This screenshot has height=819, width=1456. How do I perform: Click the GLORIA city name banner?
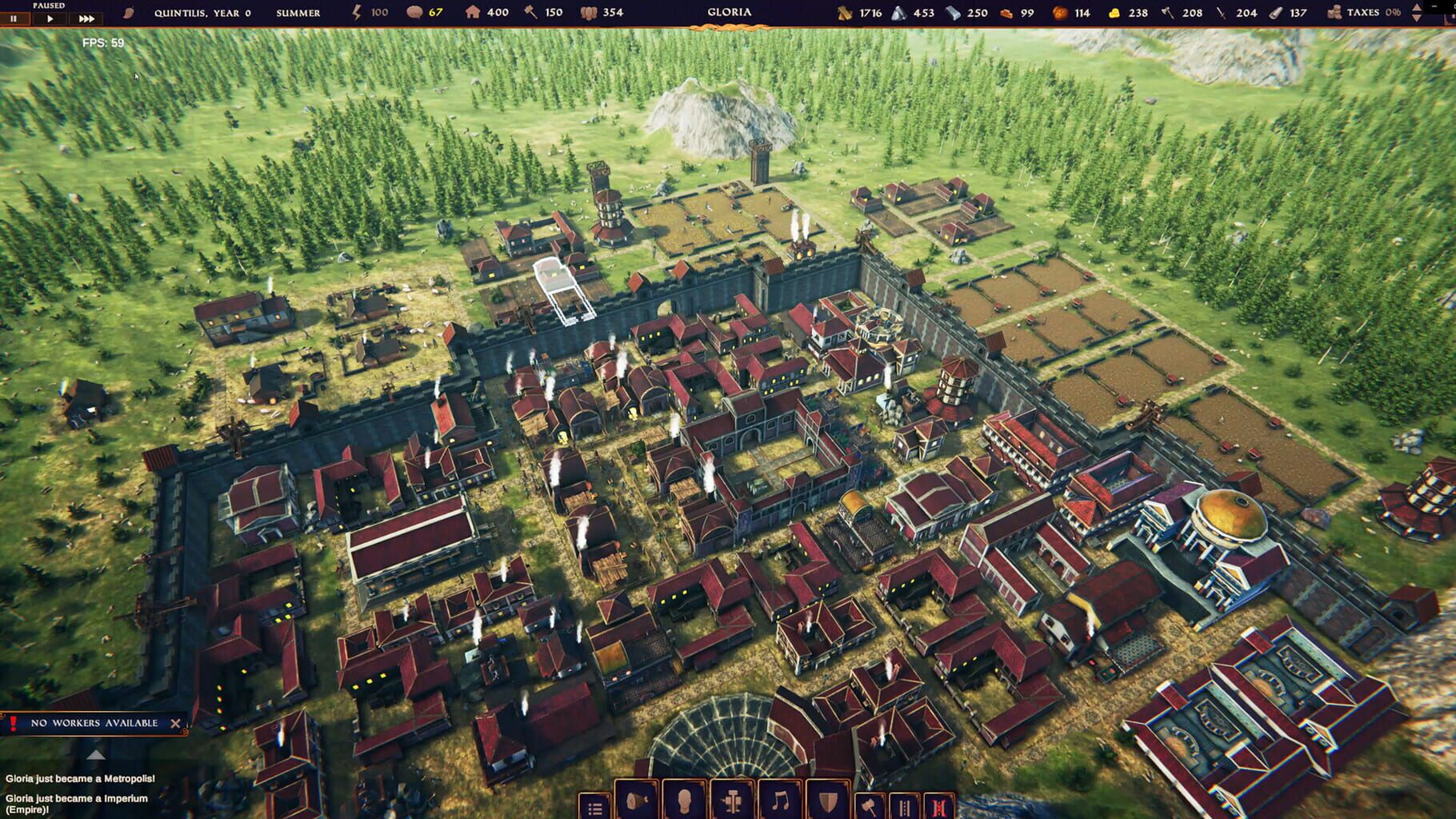[x=729, y=12]
